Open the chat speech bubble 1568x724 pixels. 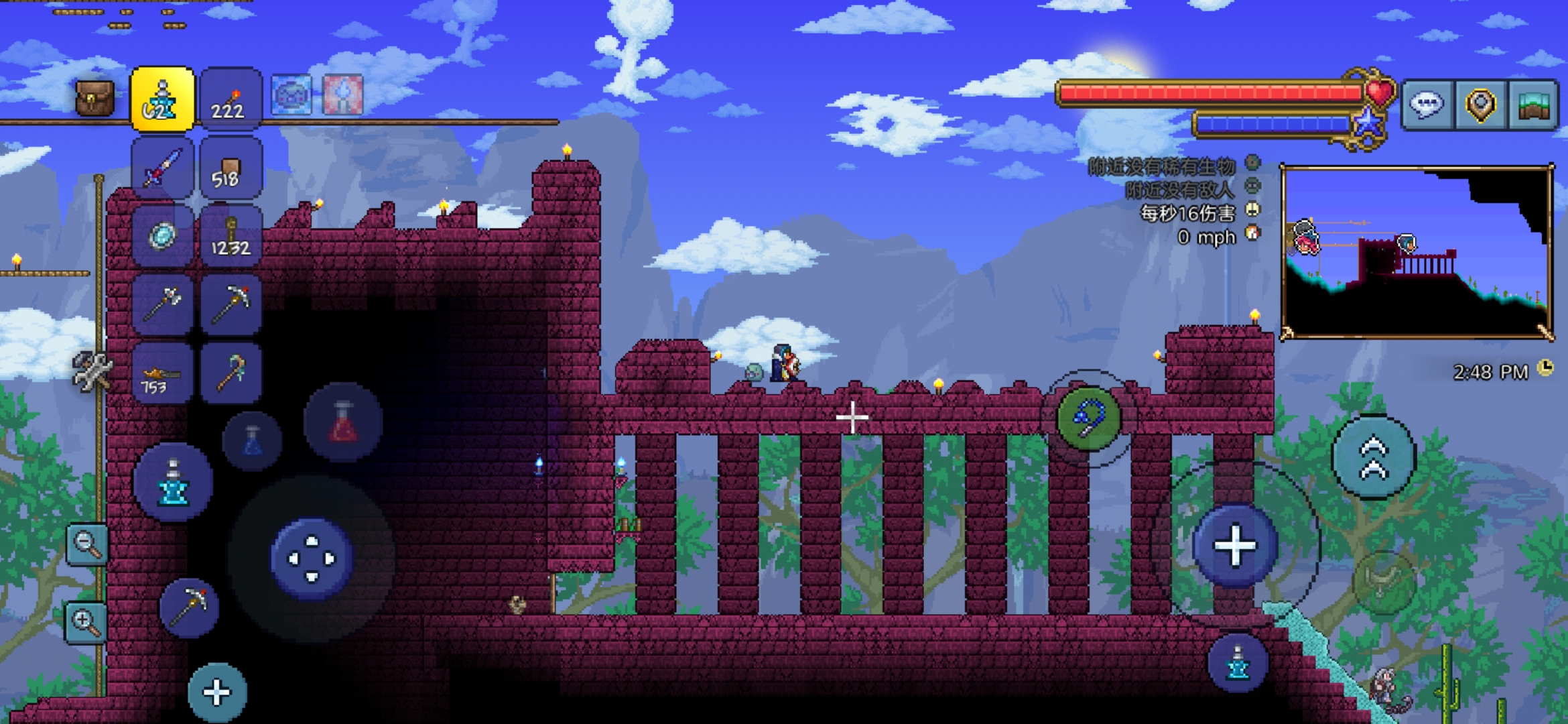point(1427,105)
